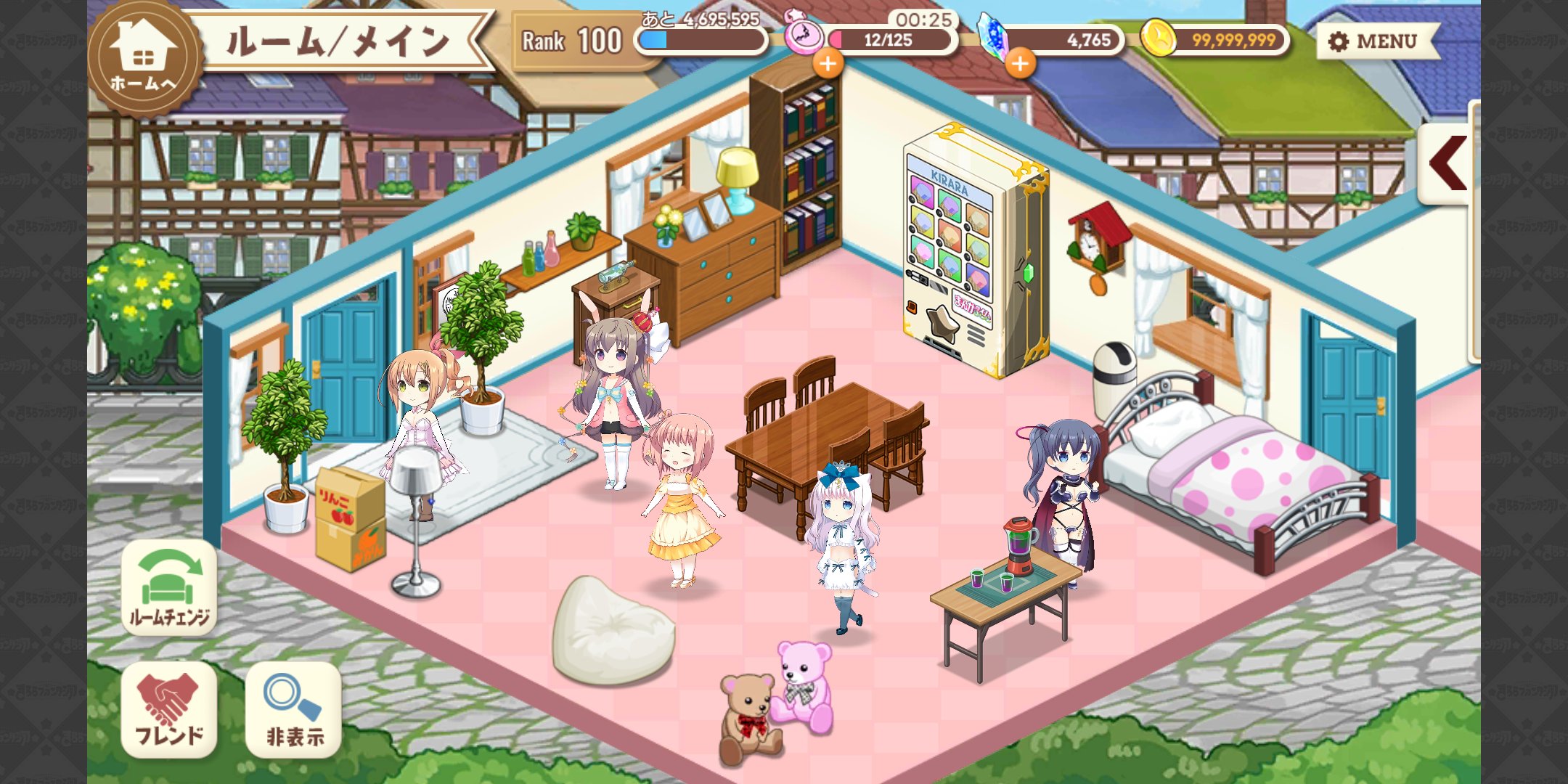This screenshot has height=784, width=1568.
Task: Buy gems using the crystal plus button
Action: click(x=1020, y=64)
